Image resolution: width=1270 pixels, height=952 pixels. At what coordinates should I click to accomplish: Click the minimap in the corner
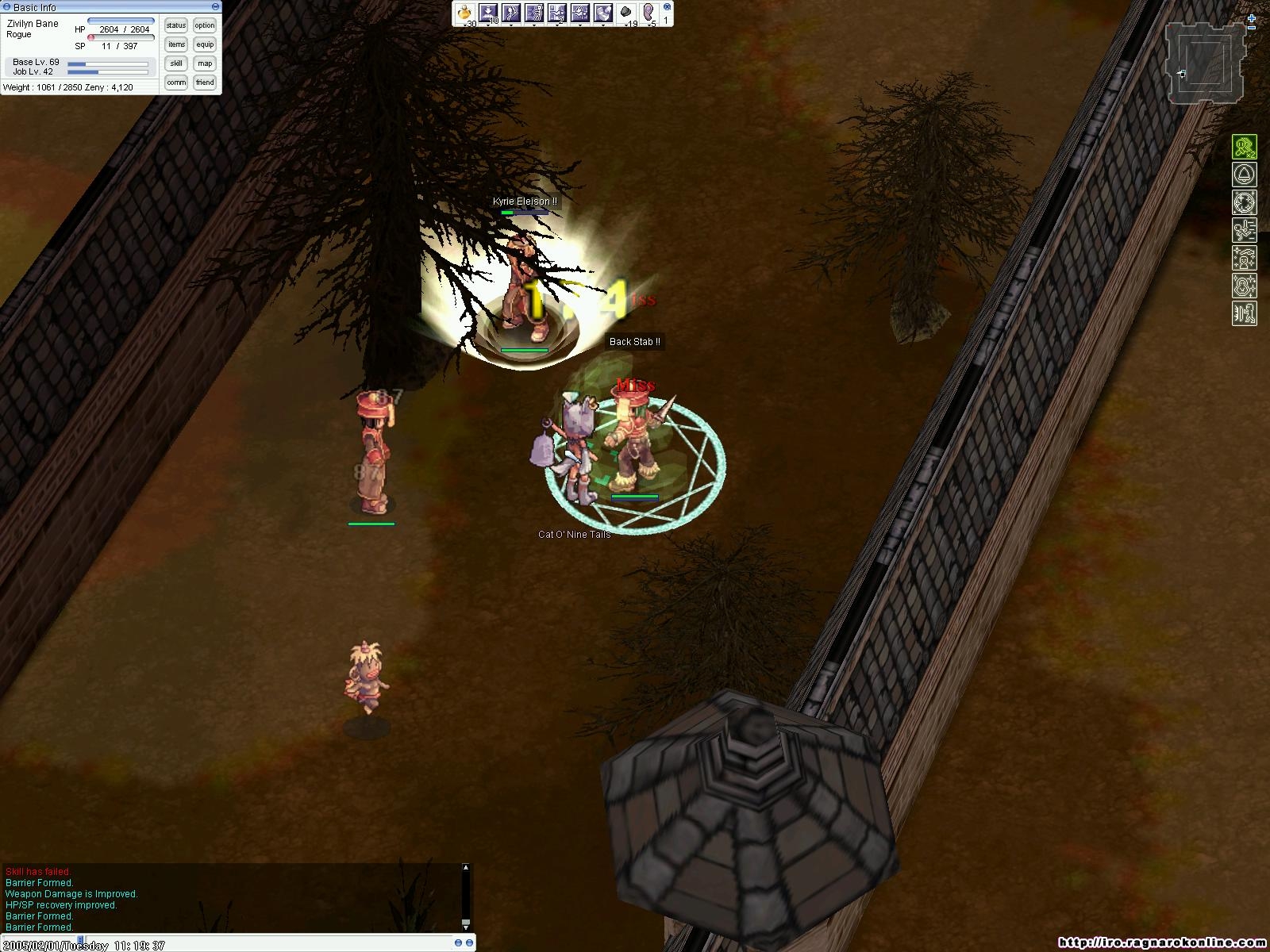[1205, 65]
